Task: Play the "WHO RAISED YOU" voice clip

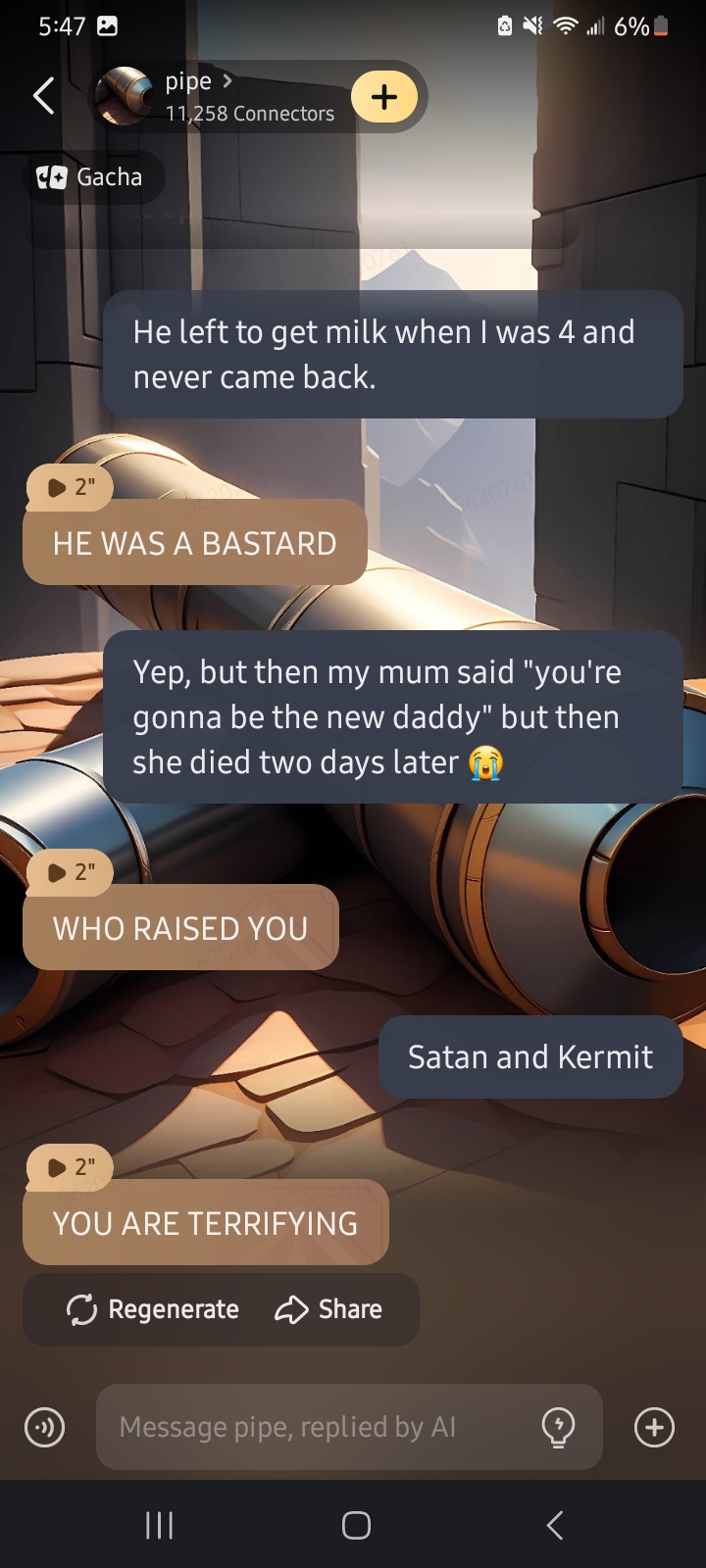Action: coord(69,872)
